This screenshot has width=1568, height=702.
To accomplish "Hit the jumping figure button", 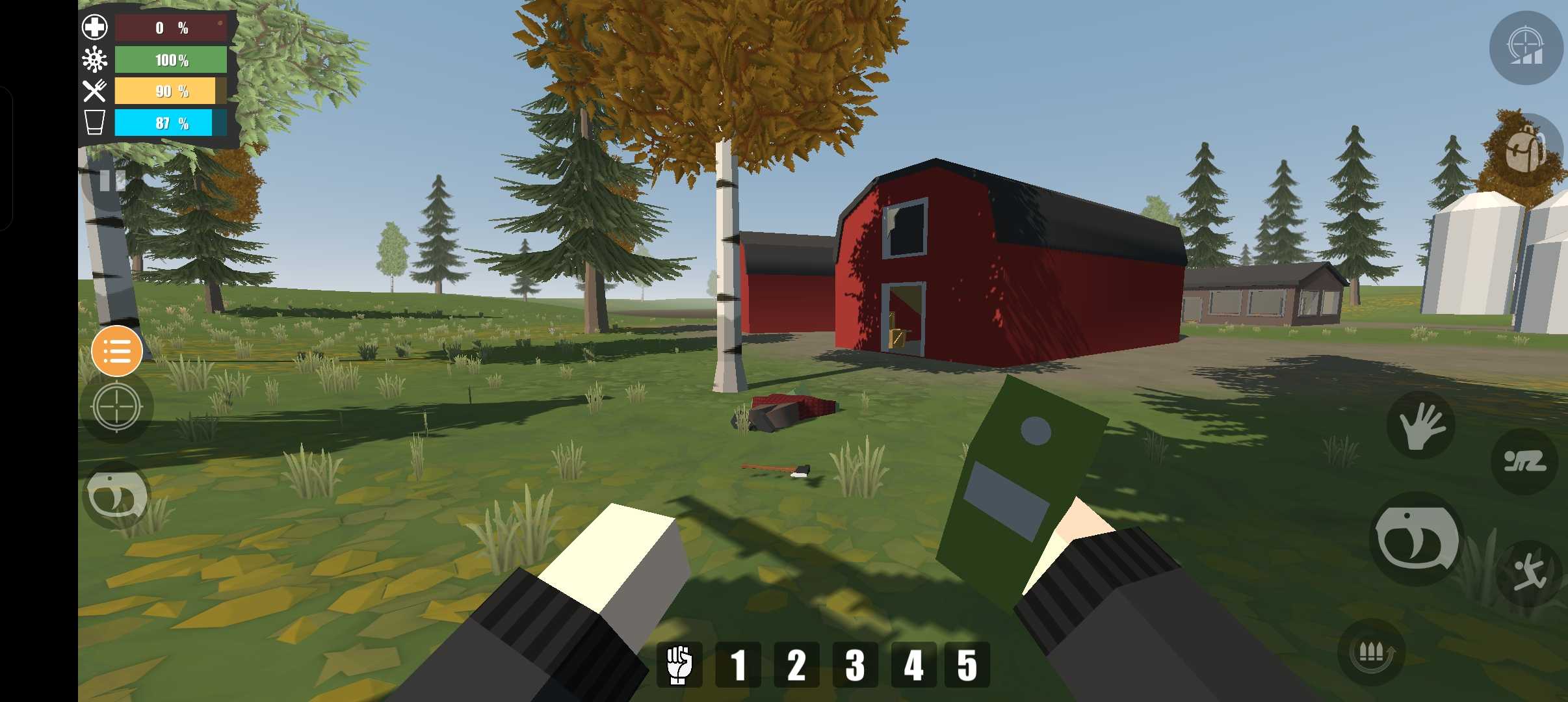I will pos(1530,573).
